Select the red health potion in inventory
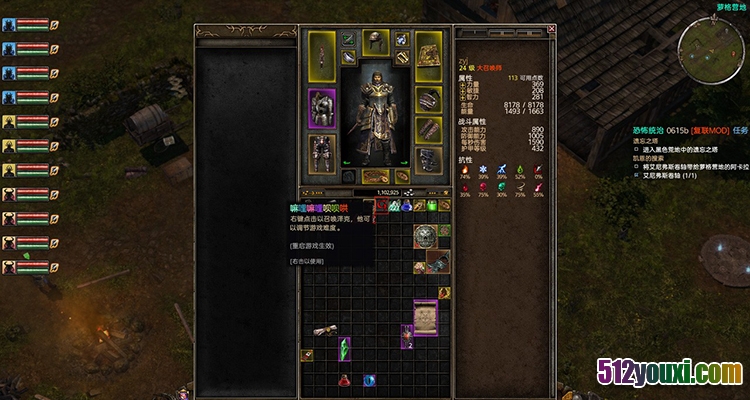 [345, 380]
